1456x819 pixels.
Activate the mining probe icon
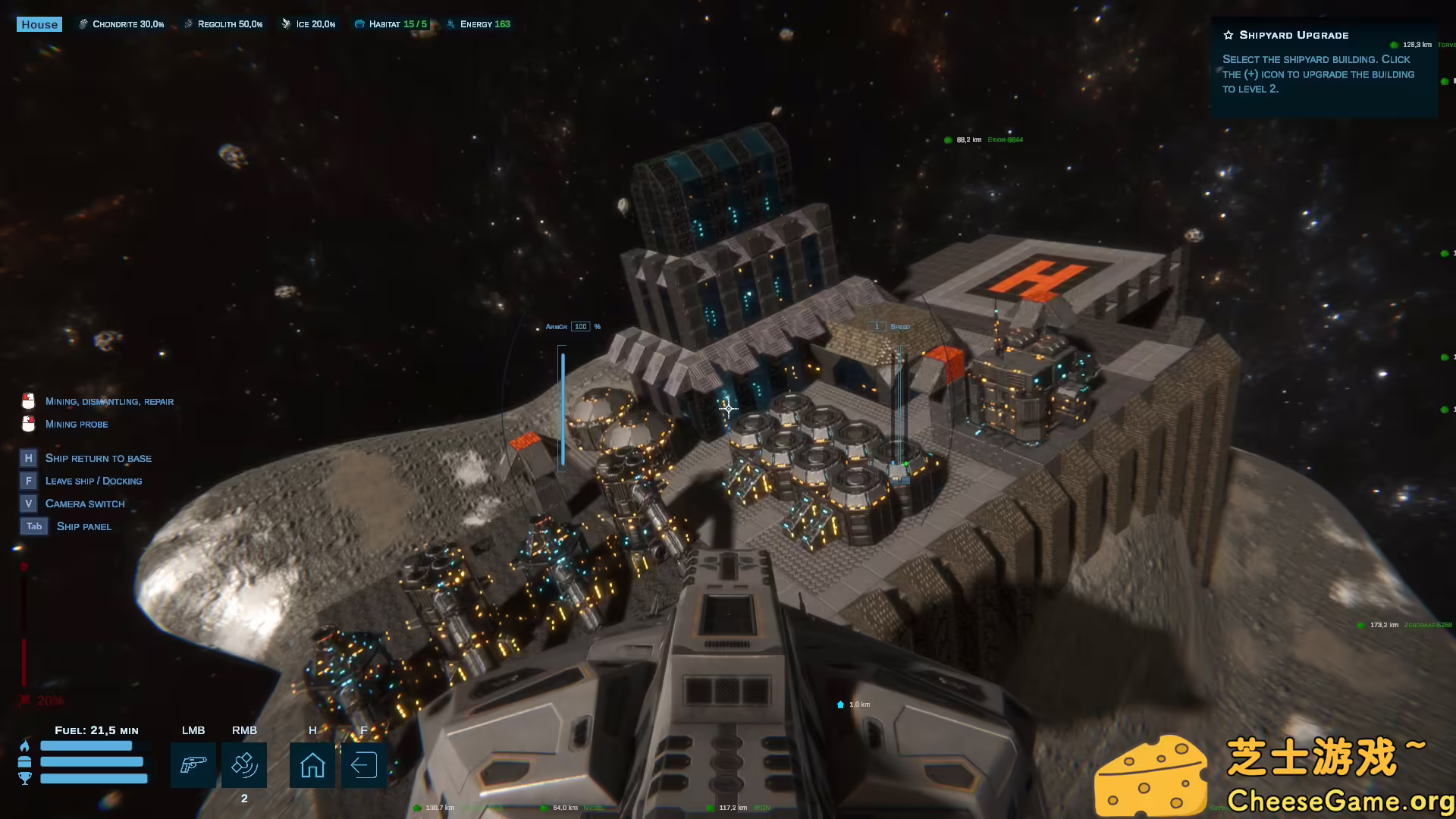pyautogui.click(x=244, y=764)
